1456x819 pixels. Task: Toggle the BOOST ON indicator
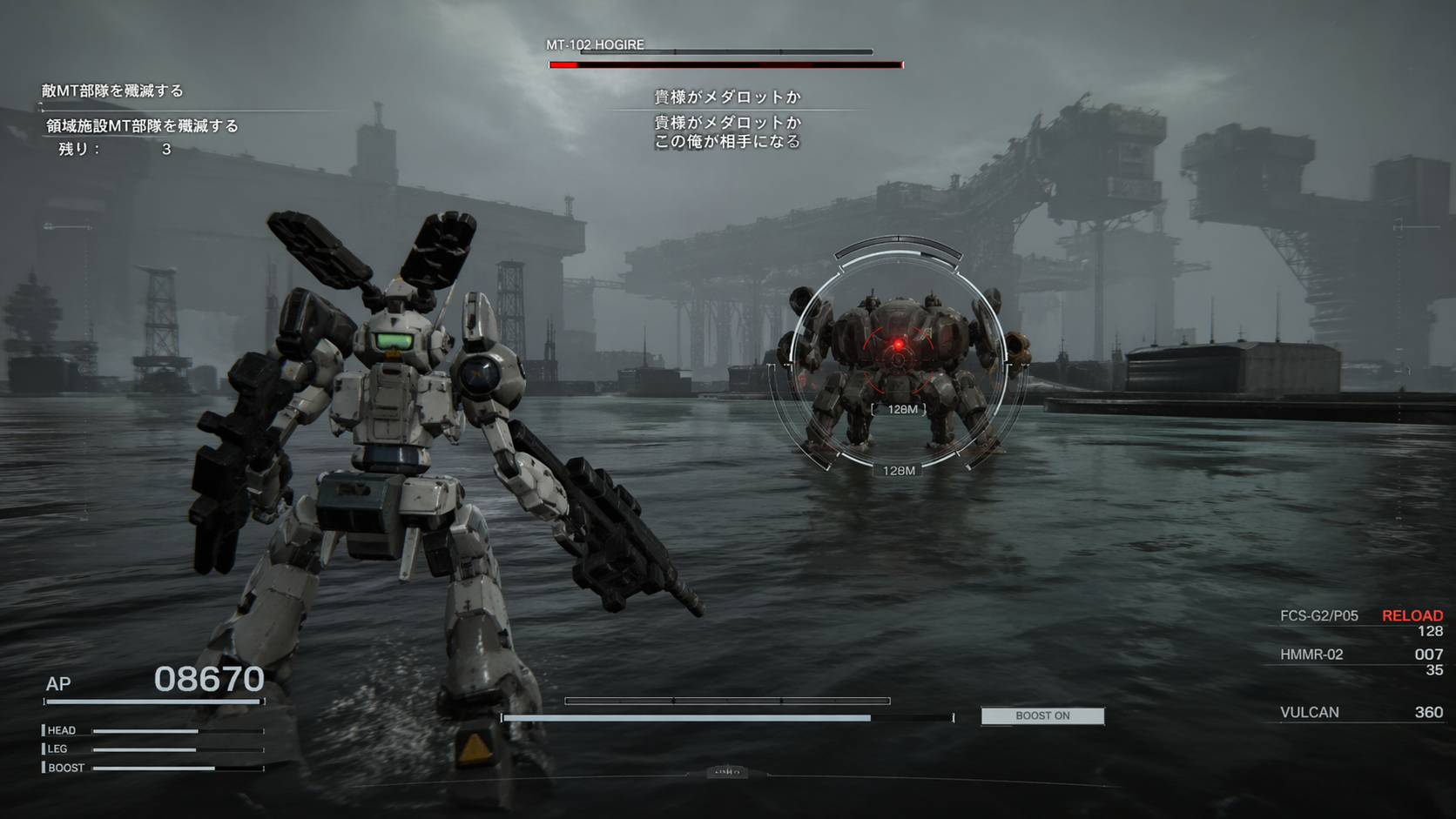tap(1042, 715)
